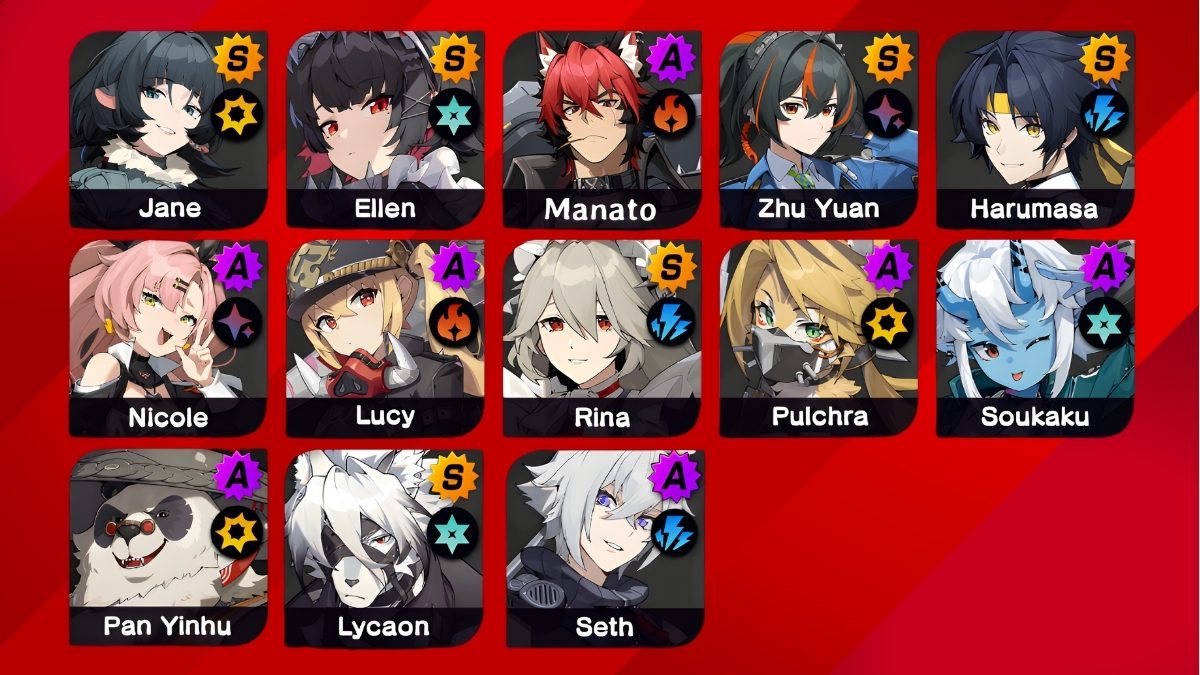Screen dimensions: 1200x675
Task: Pick the Seth character card
Action: point(604,547)
